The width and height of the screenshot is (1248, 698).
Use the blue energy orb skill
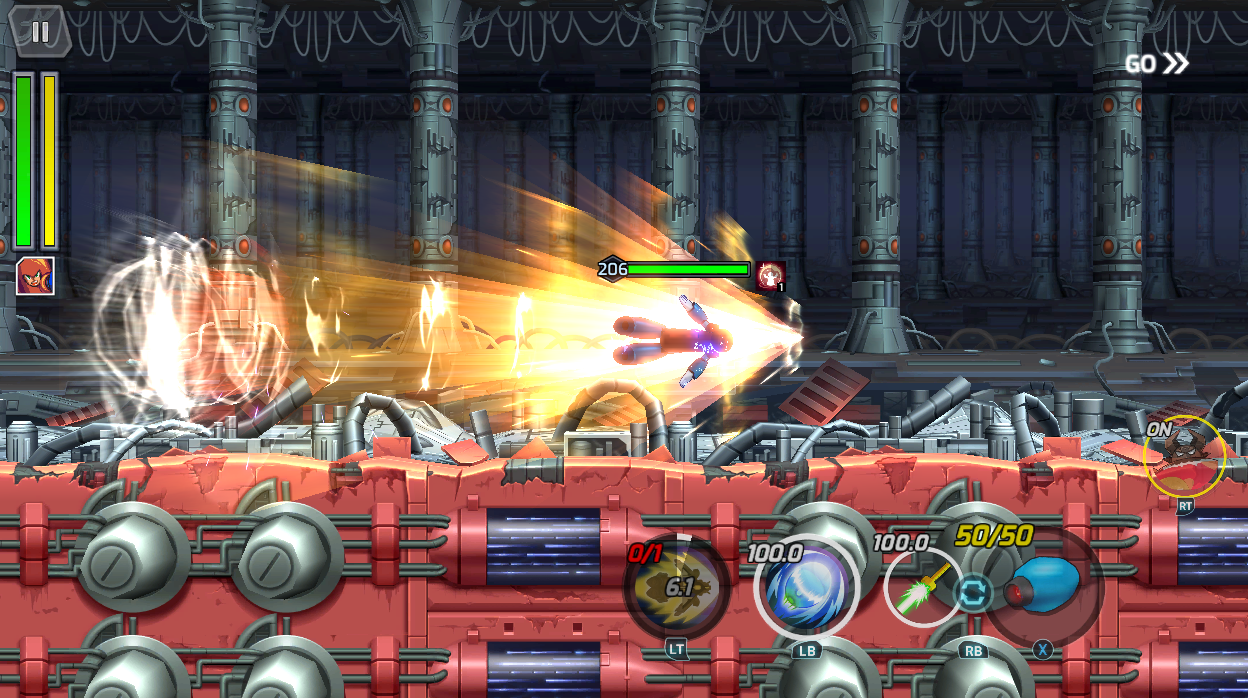pos(806,589)
